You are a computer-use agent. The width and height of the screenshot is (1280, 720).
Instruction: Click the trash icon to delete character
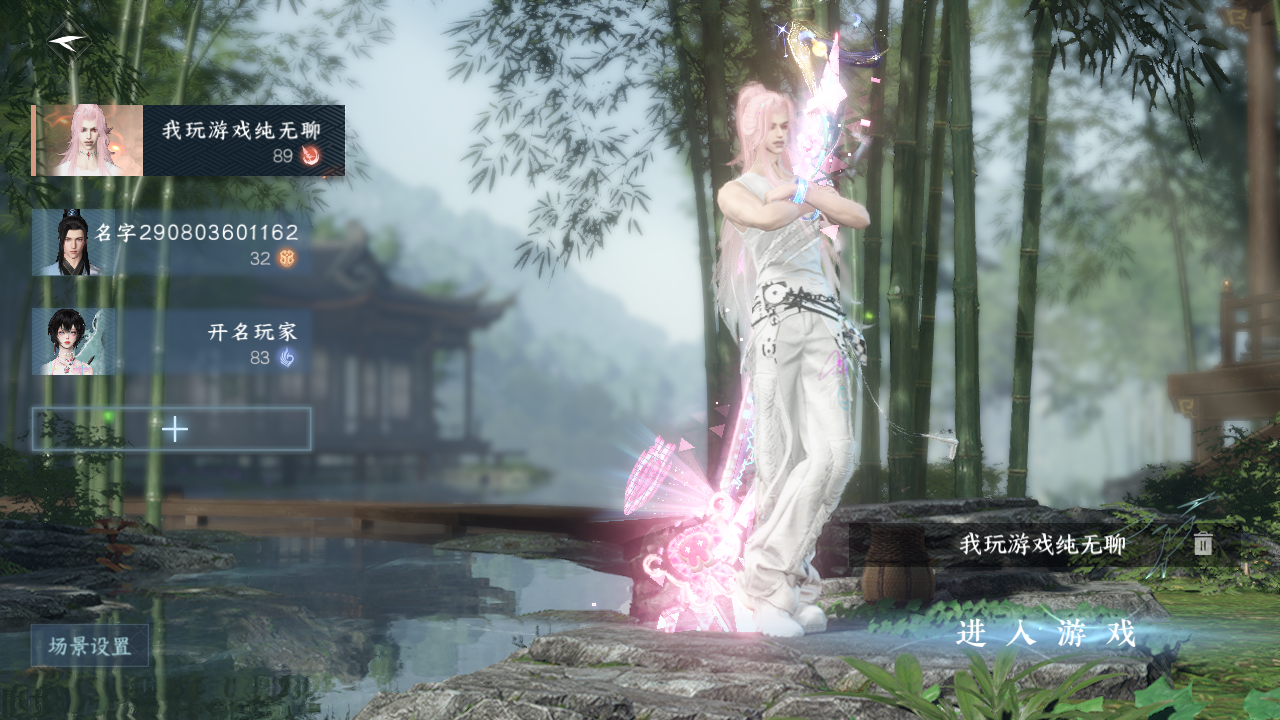pos(1203,544)
